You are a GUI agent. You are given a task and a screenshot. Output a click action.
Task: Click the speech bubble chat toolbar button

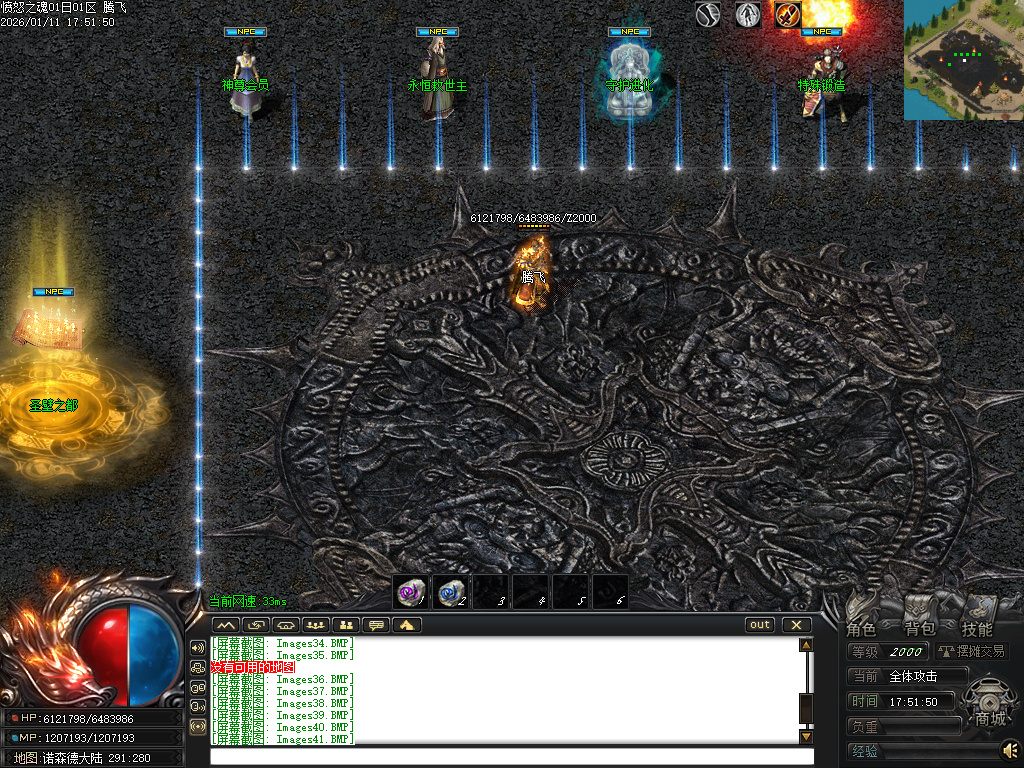coord(376,625)
